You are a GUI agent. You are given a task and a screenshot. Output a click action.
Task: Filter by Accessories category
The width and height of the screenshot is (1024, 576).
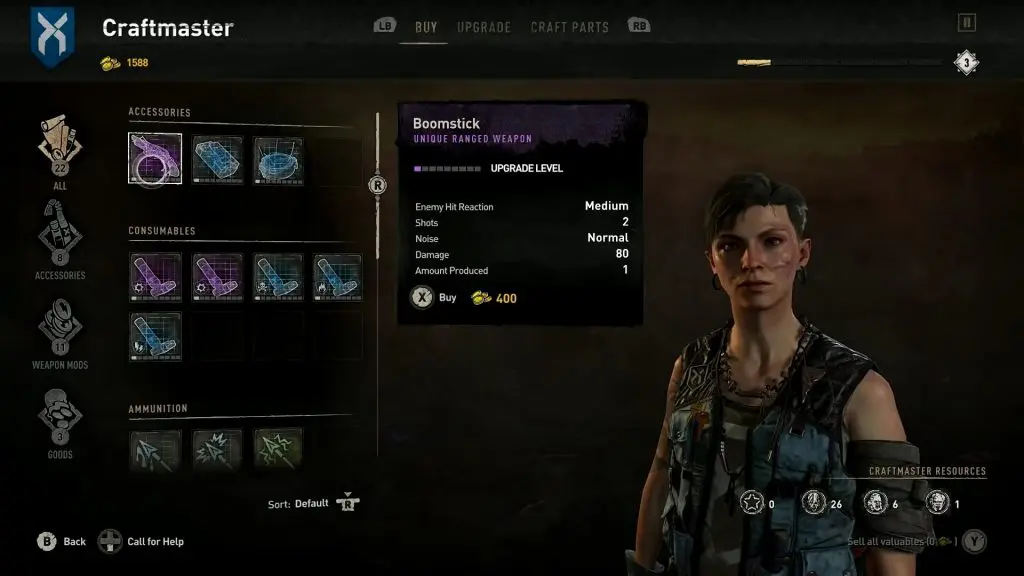pyautogui.click(x=59, y=237)
